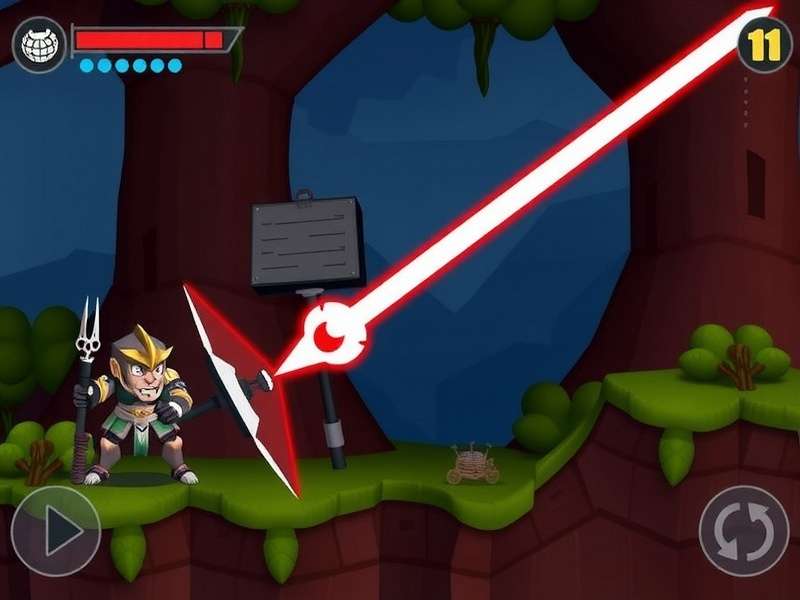Click the circular arrows restart button
The height and width of the screenshot is (600, 800).
(744, 531)
